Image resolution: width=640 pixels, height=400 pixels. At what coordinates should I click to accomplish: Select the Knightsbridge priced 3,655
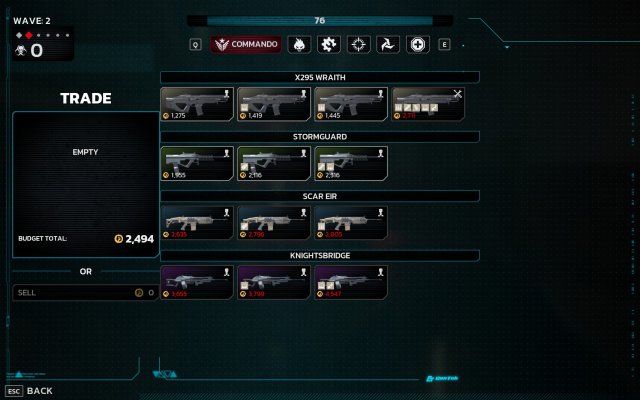(x=198, y=281)
